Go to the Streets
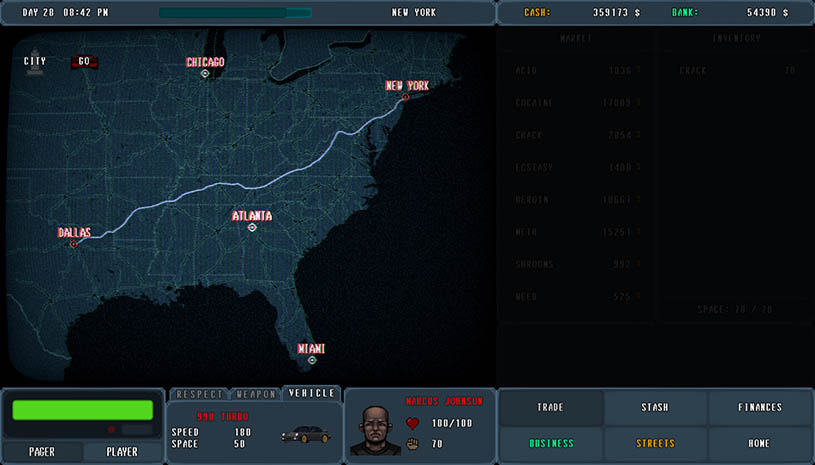Viewport: 815px width, 465px height. tap(655, 443)
